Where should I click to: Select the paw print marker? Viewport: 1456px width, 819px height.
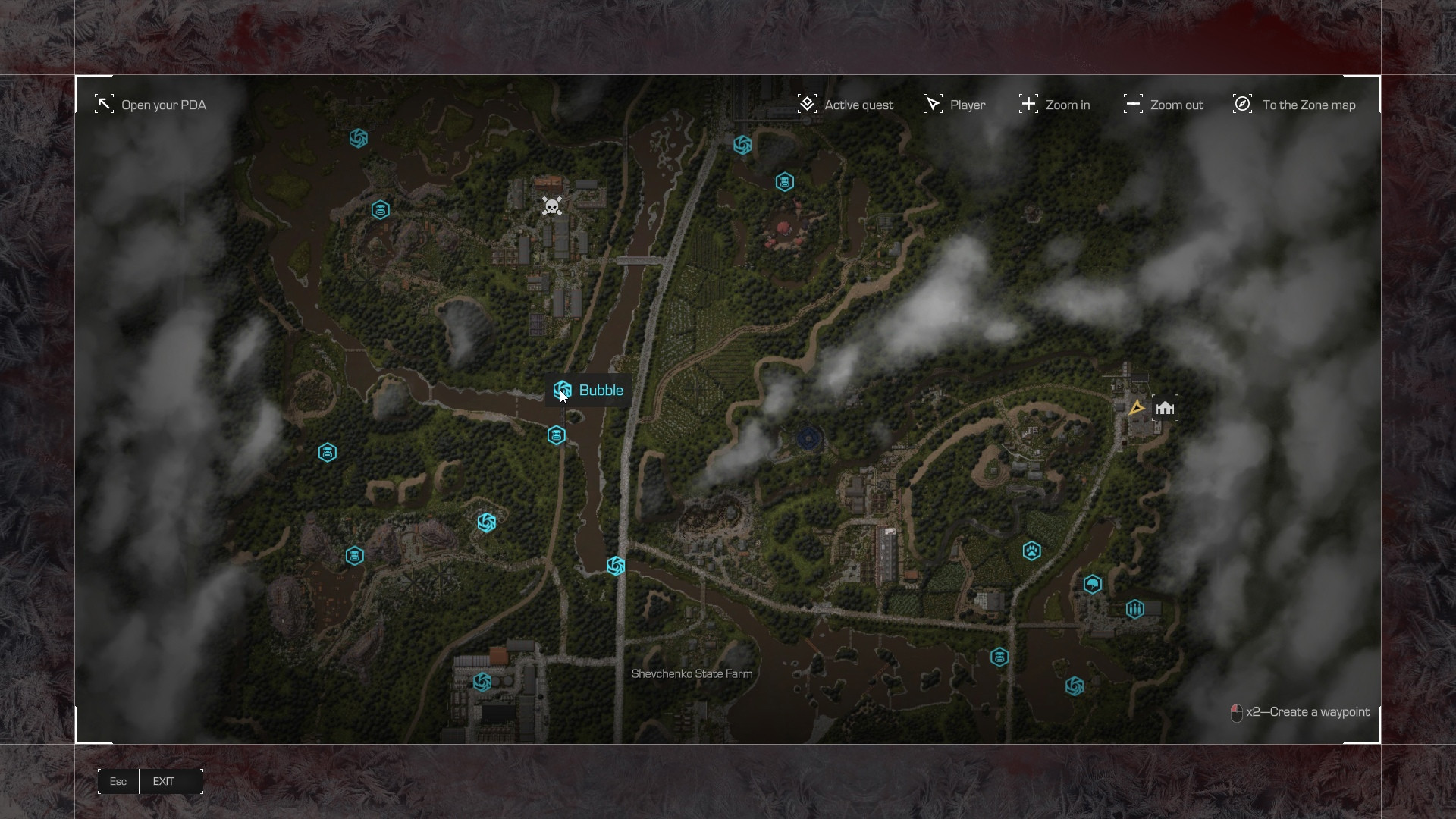coord(1031,551)
